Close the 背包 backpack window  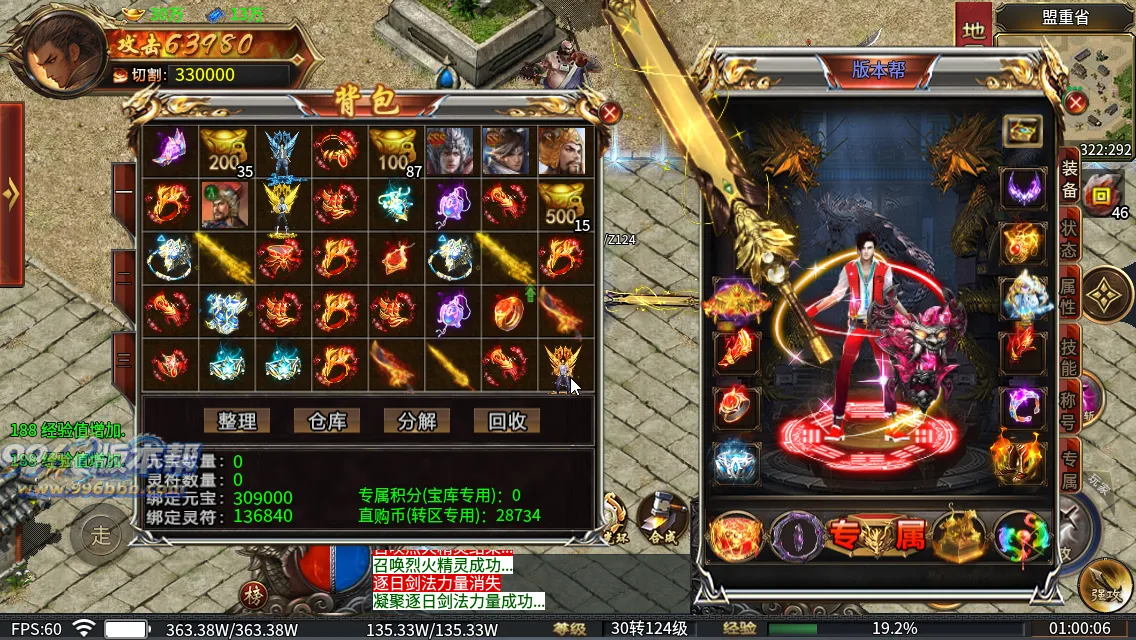(610, 112)
